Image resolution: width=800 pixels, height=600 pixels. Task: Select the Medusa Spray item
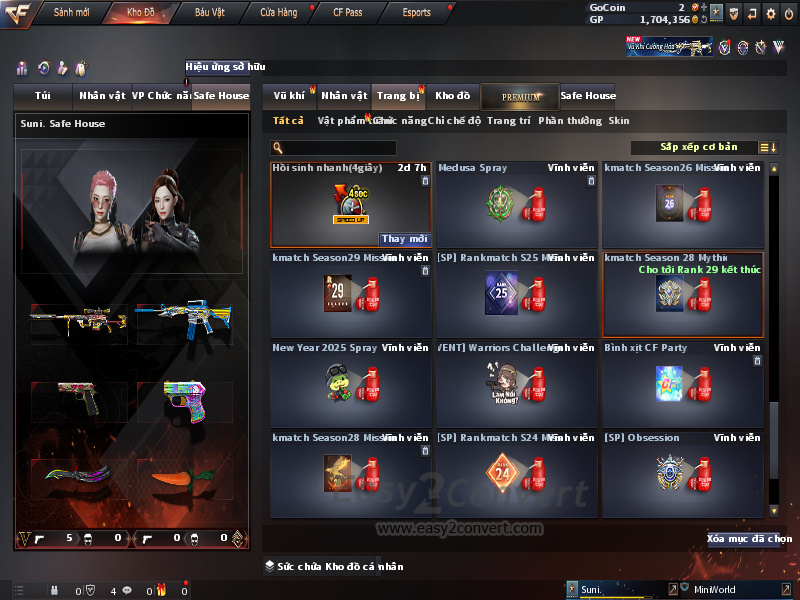click(516, 204)
